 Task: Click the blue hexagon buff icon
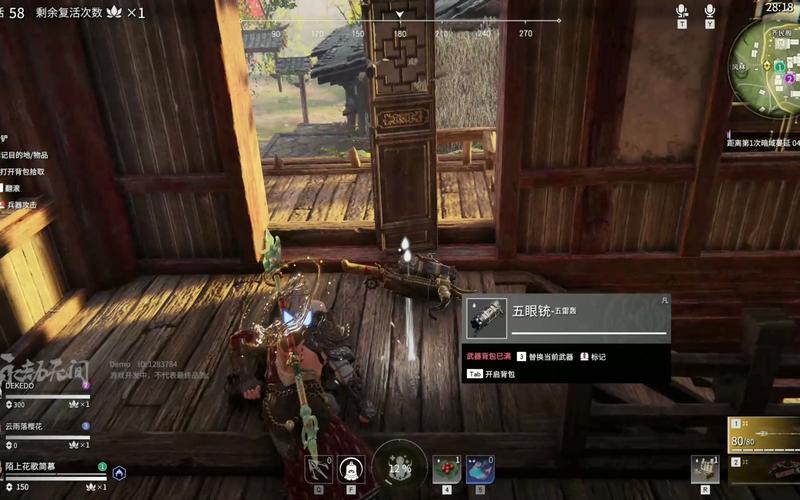[x=119, y=473]
